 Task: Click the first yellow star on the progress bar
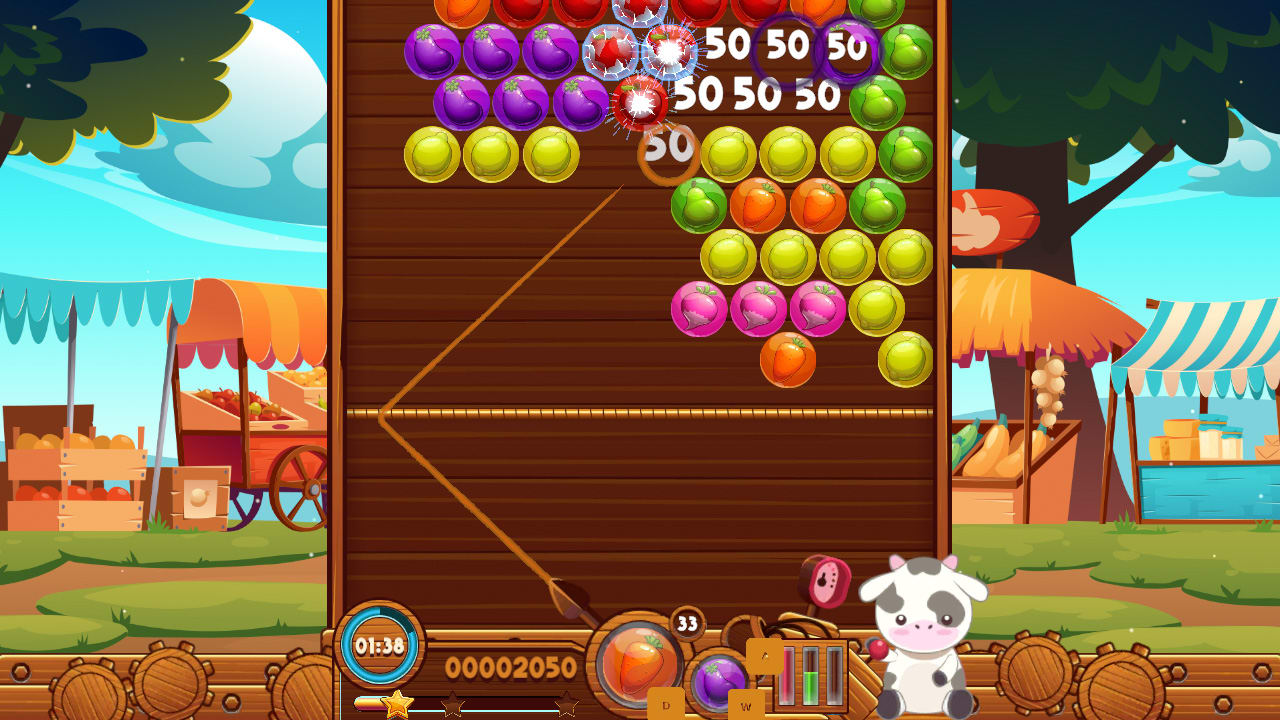tap(397, 704)
